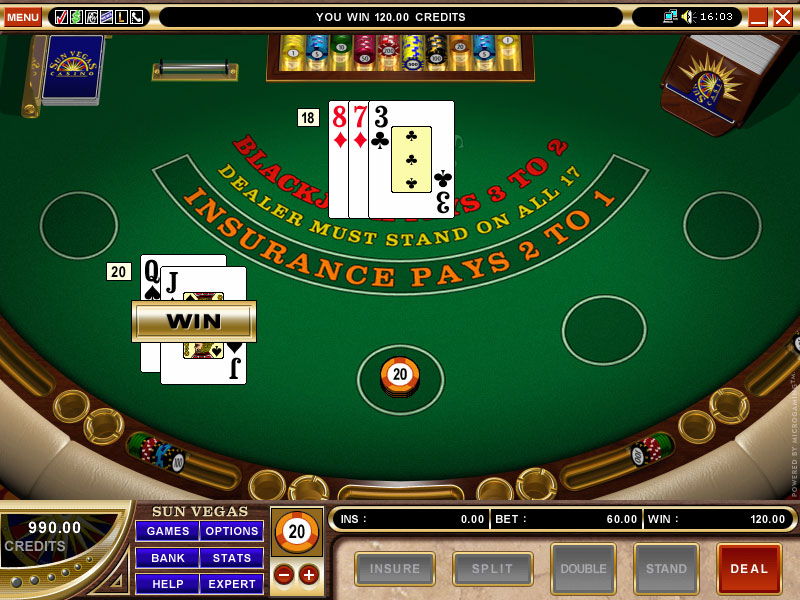
Task: Show the Stats window
Action: [x=232, y=557]
